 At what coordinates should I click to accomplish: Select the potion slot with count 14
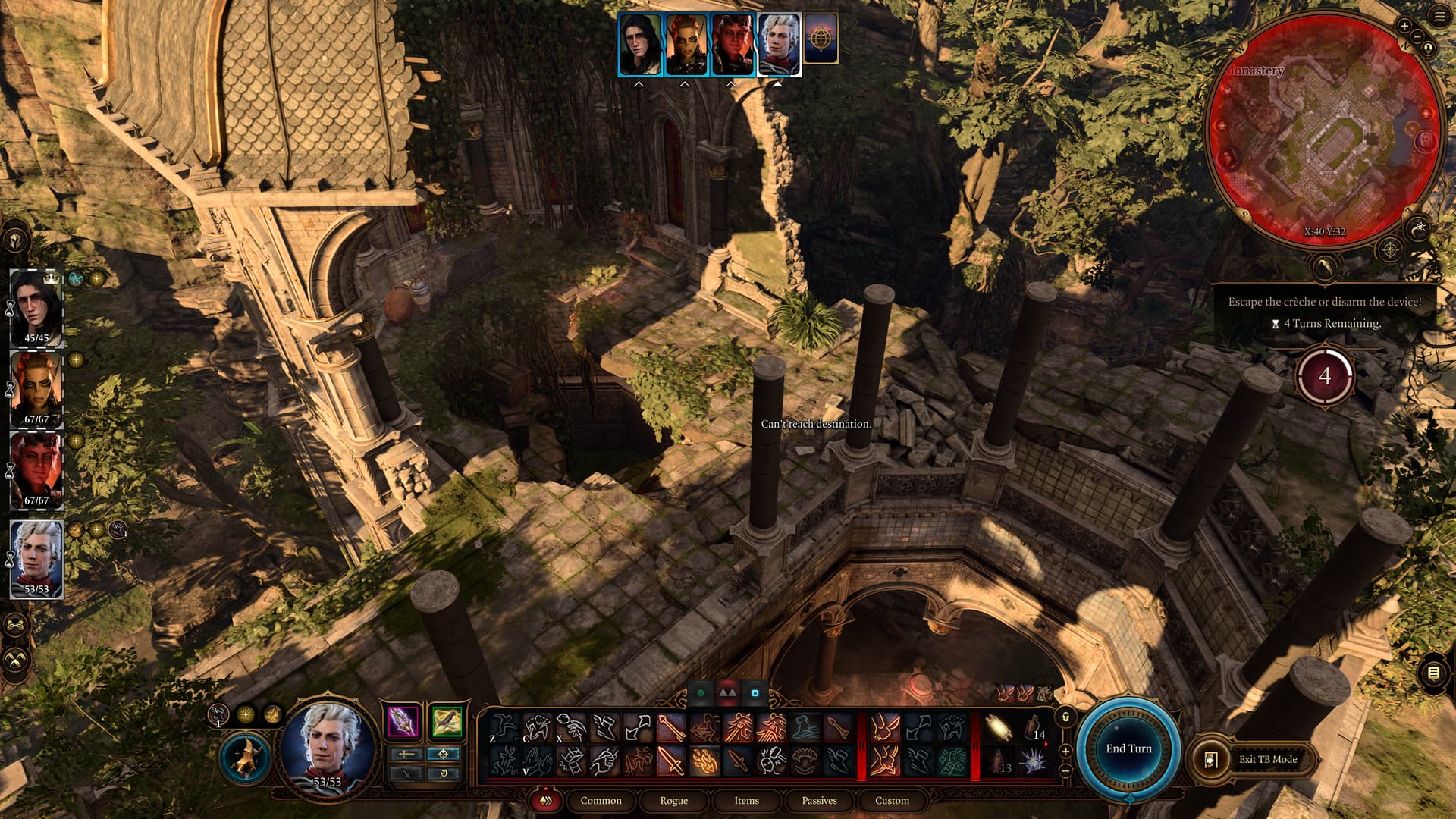pos(1034,728)
